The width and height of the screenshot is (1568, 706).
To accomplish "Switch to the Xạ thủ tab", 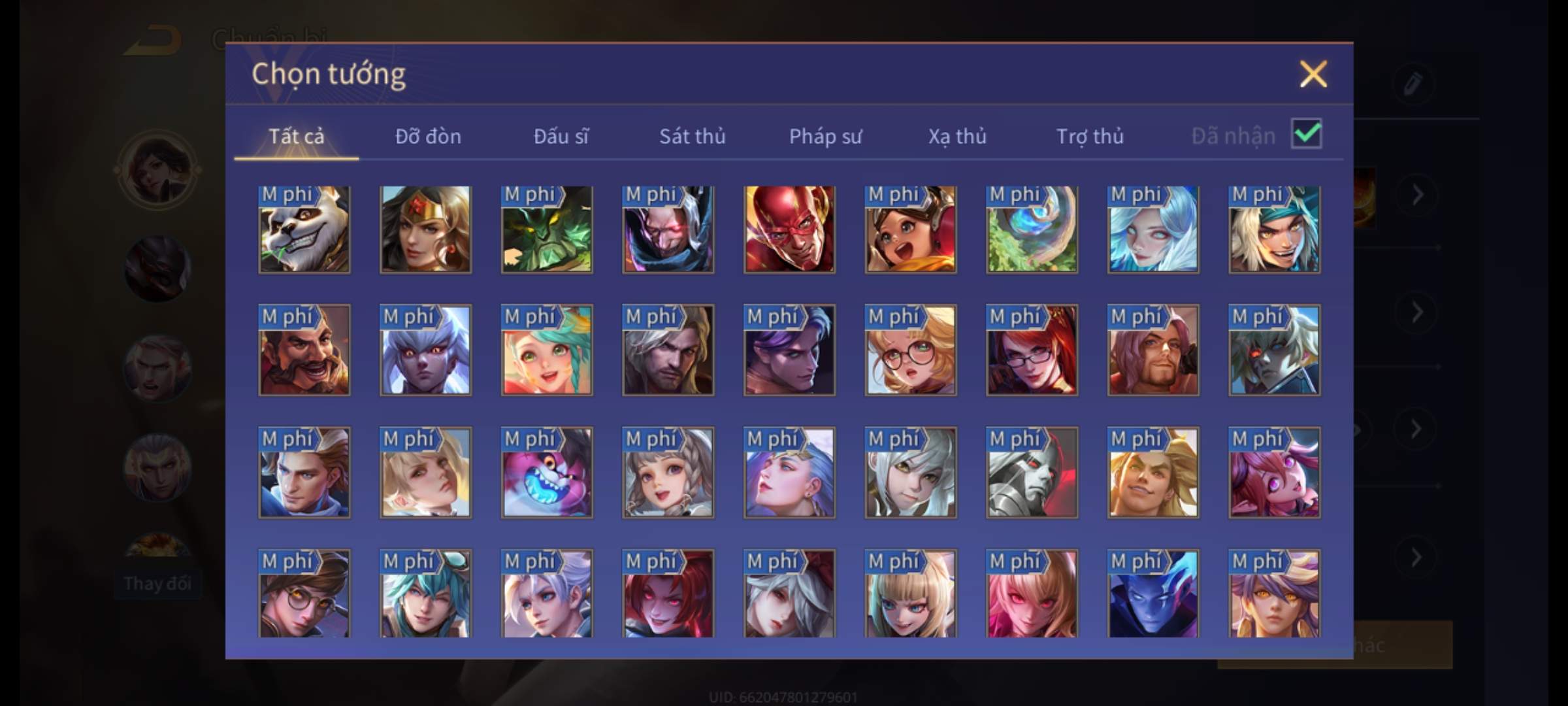I will (957, 136).
